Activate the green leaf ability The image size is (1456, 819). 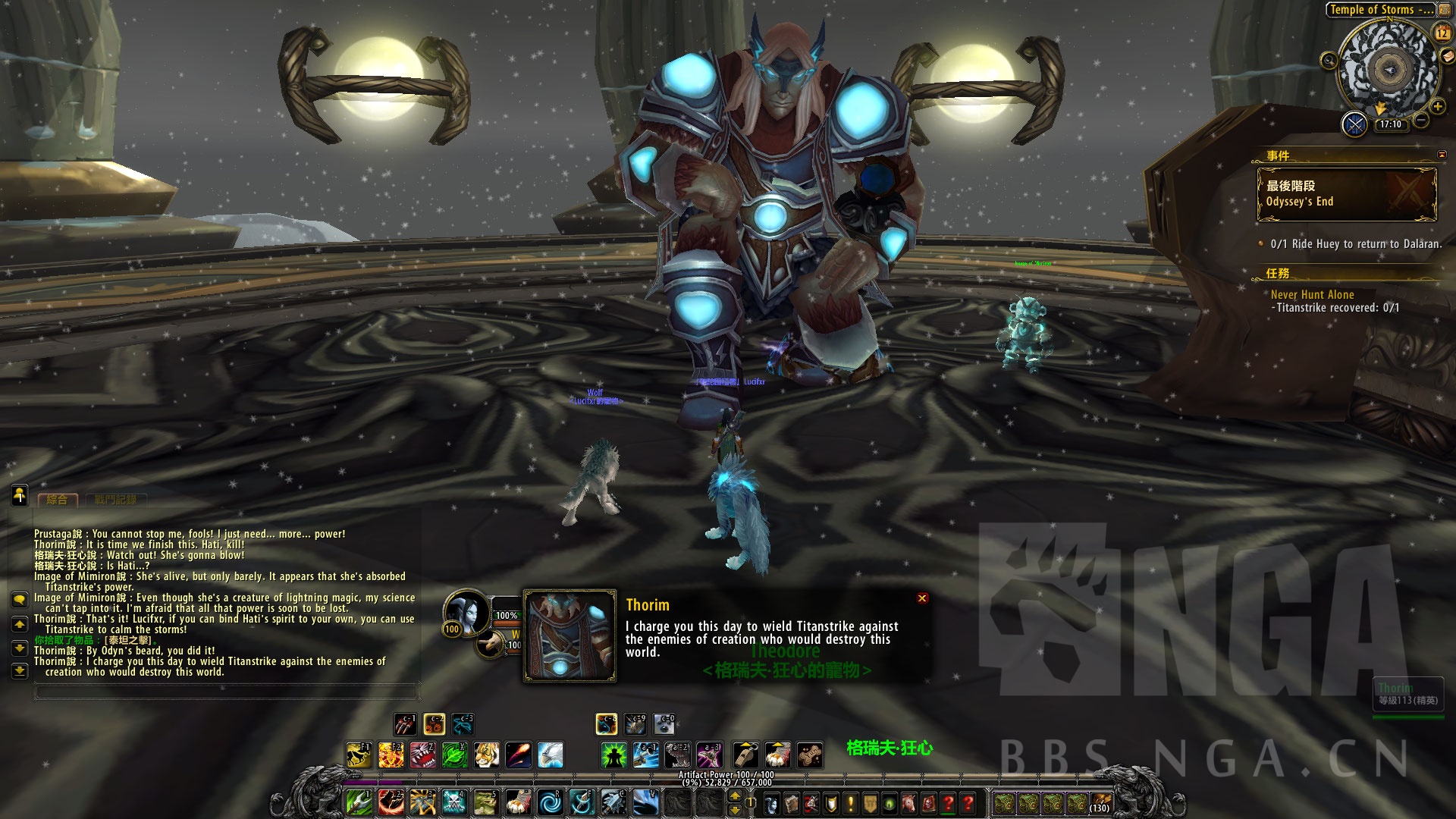tap(453, 755)
